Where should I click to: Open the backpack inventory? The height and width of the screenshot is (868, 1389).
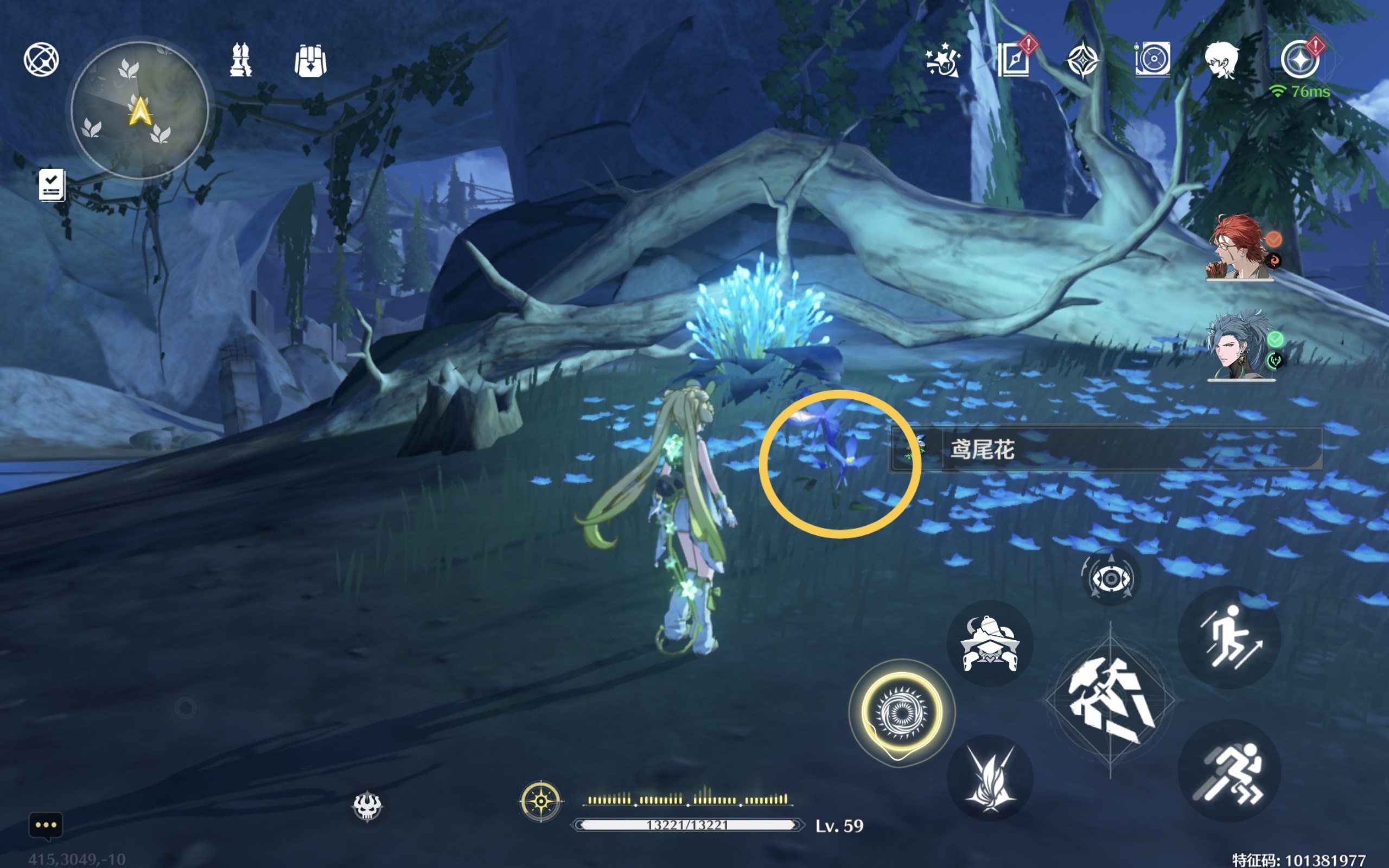pyautogui.click(x=310, y=61)
